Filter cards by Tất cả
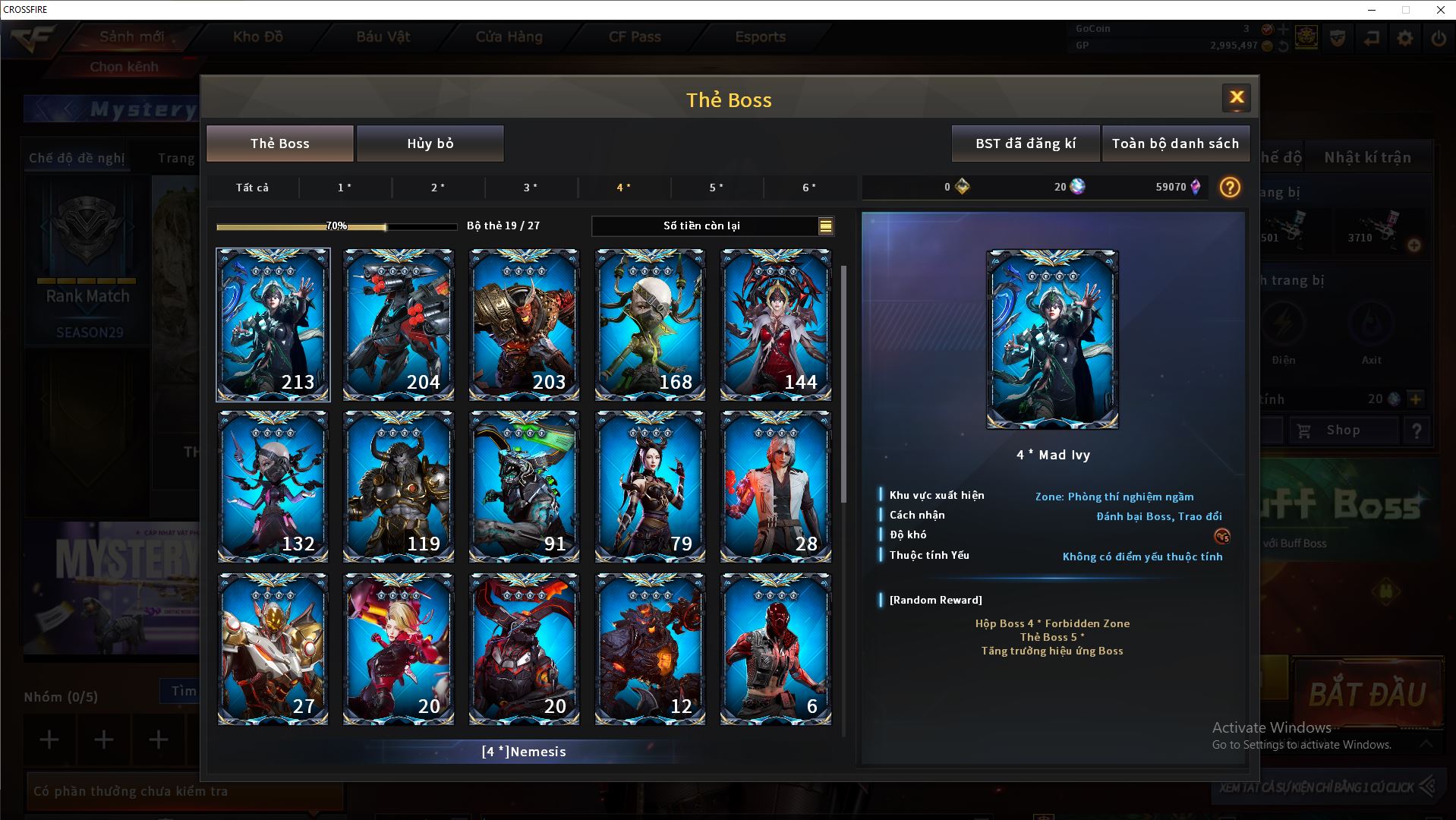 [x=252, y=188]
